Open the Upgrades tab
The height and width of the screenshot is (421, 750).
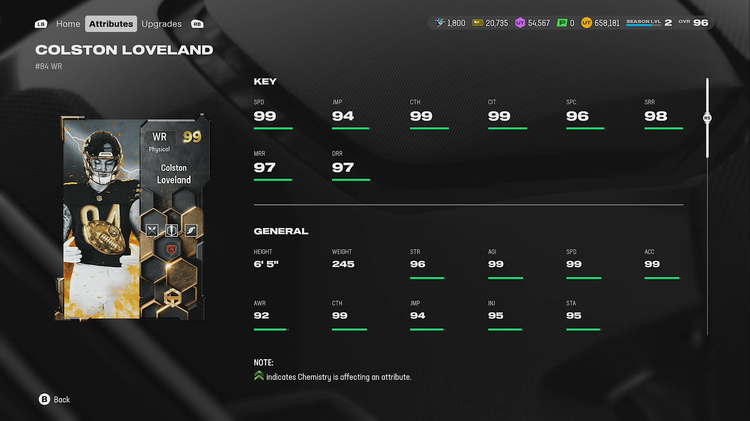pyautogui.click(x=161, y=23)
